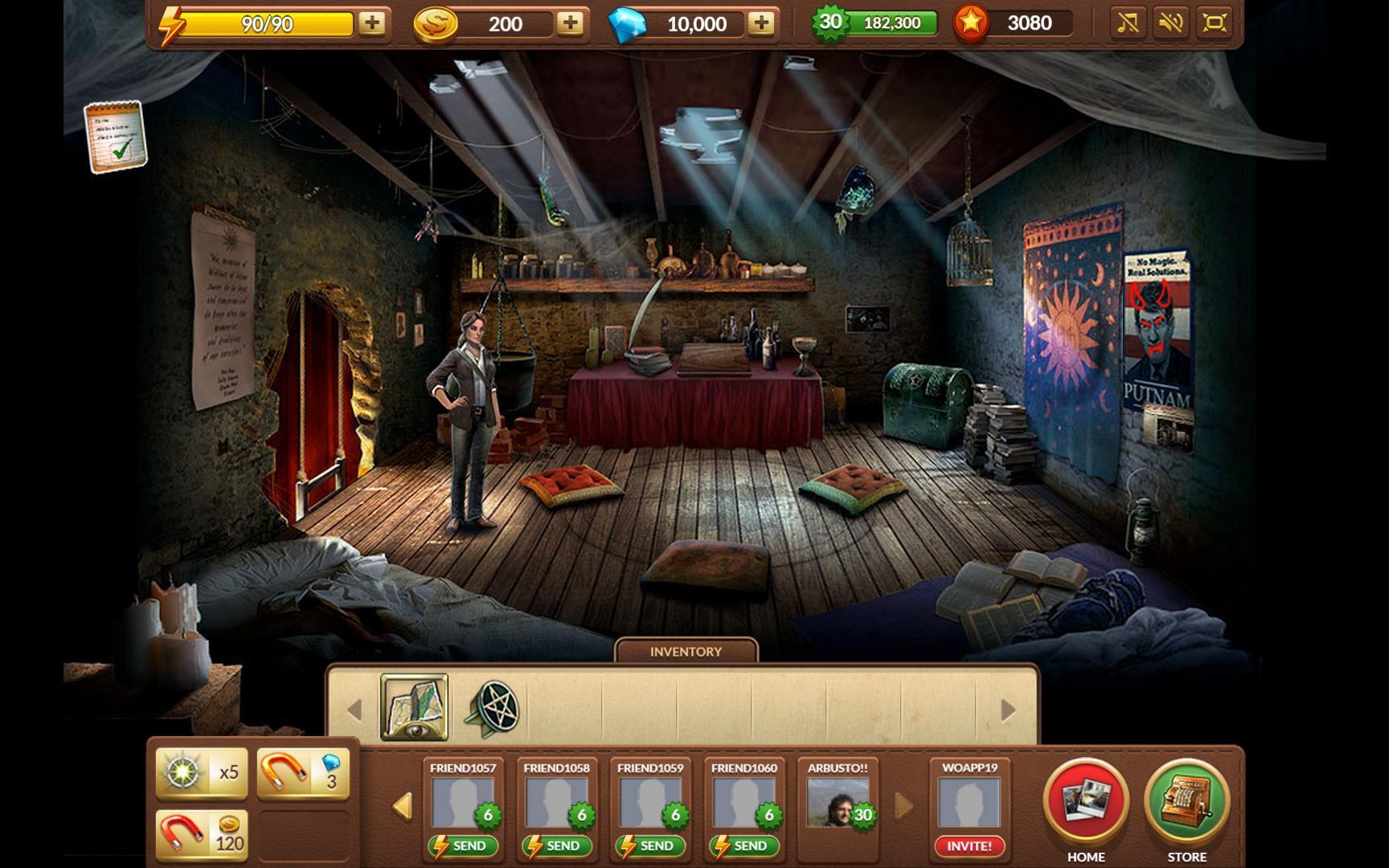This screenshot has width=1389, height=868.
Task: Use the sunburst hint booster
Action: click(x=201, y=773)
